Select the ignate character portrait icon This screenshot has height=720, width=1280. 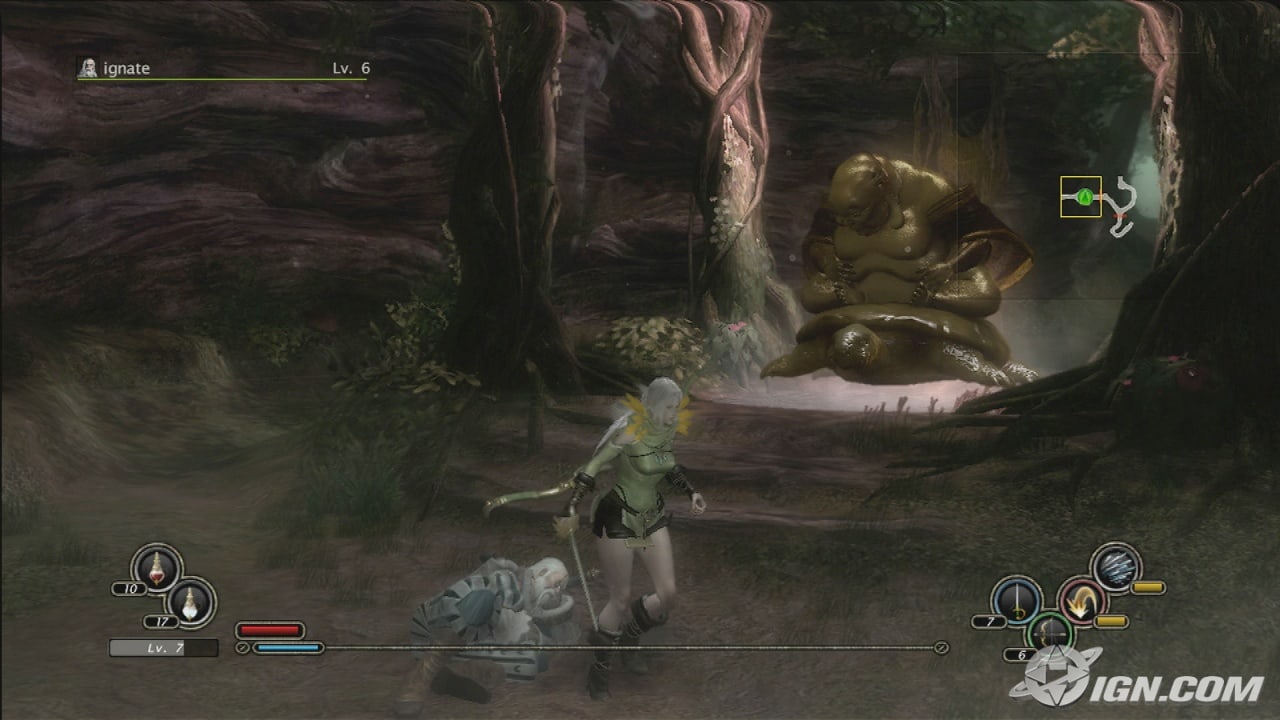(88, 68)
